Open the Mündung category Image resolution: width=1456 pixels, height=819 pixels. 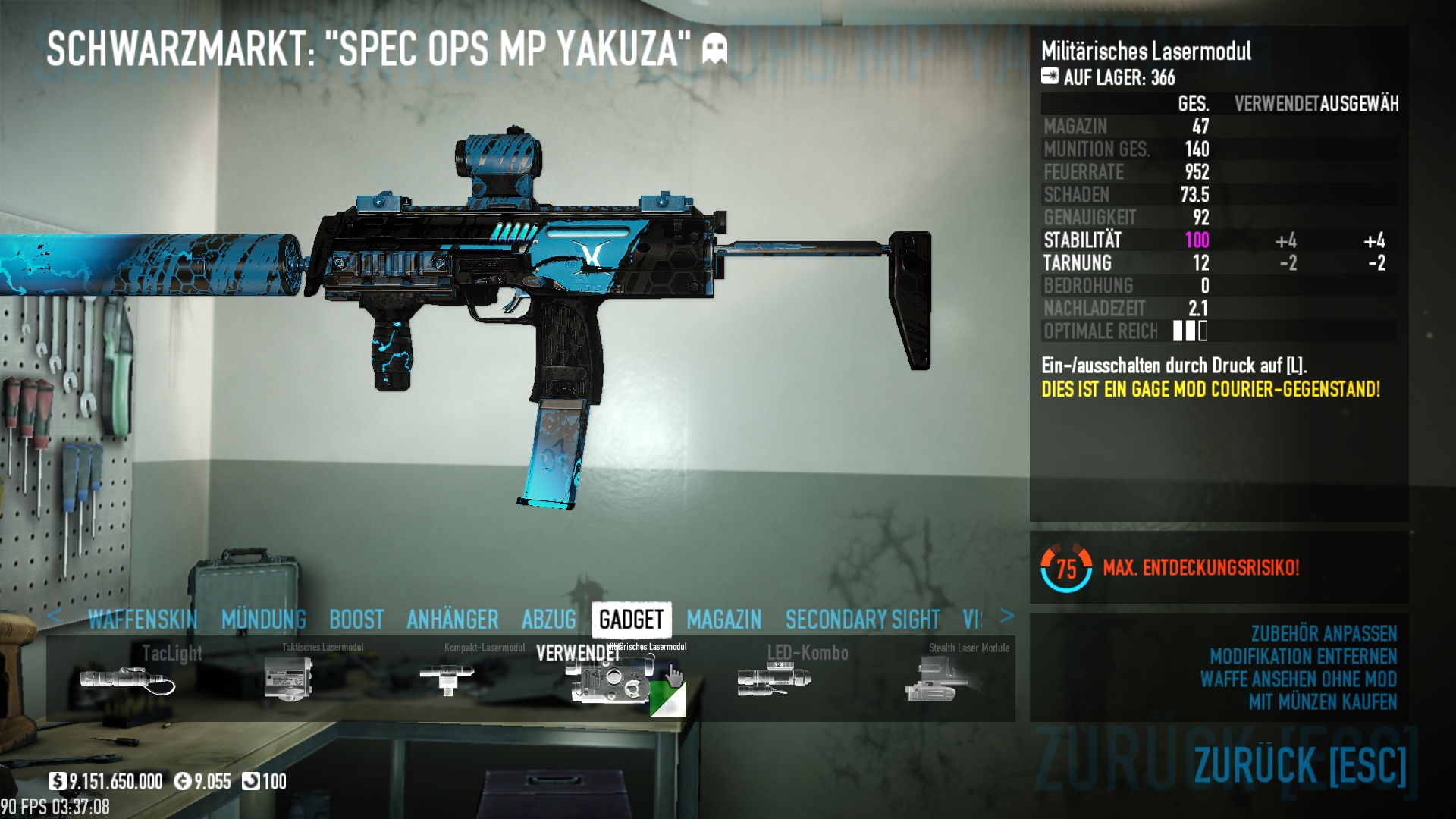[x=264, y=620]
